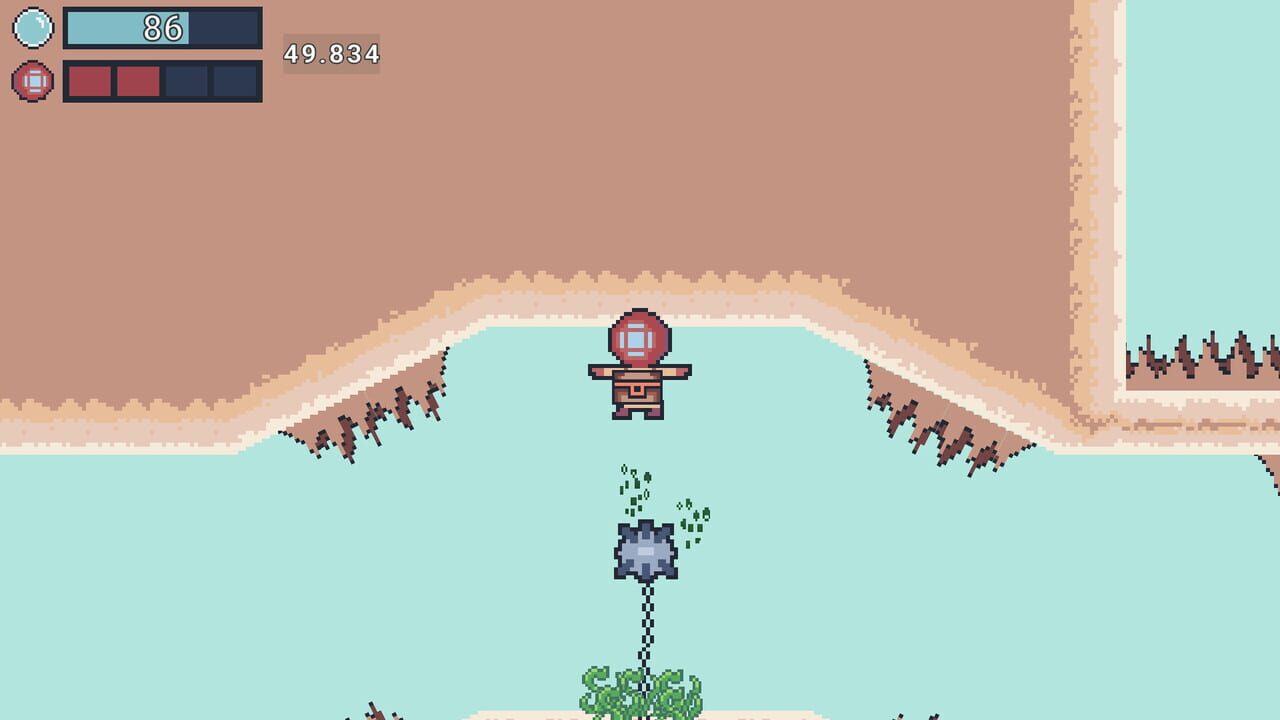The image size is (1280, 720).
Task: Click the spiked naval mine underwater
Action: (x=647, y=548)
